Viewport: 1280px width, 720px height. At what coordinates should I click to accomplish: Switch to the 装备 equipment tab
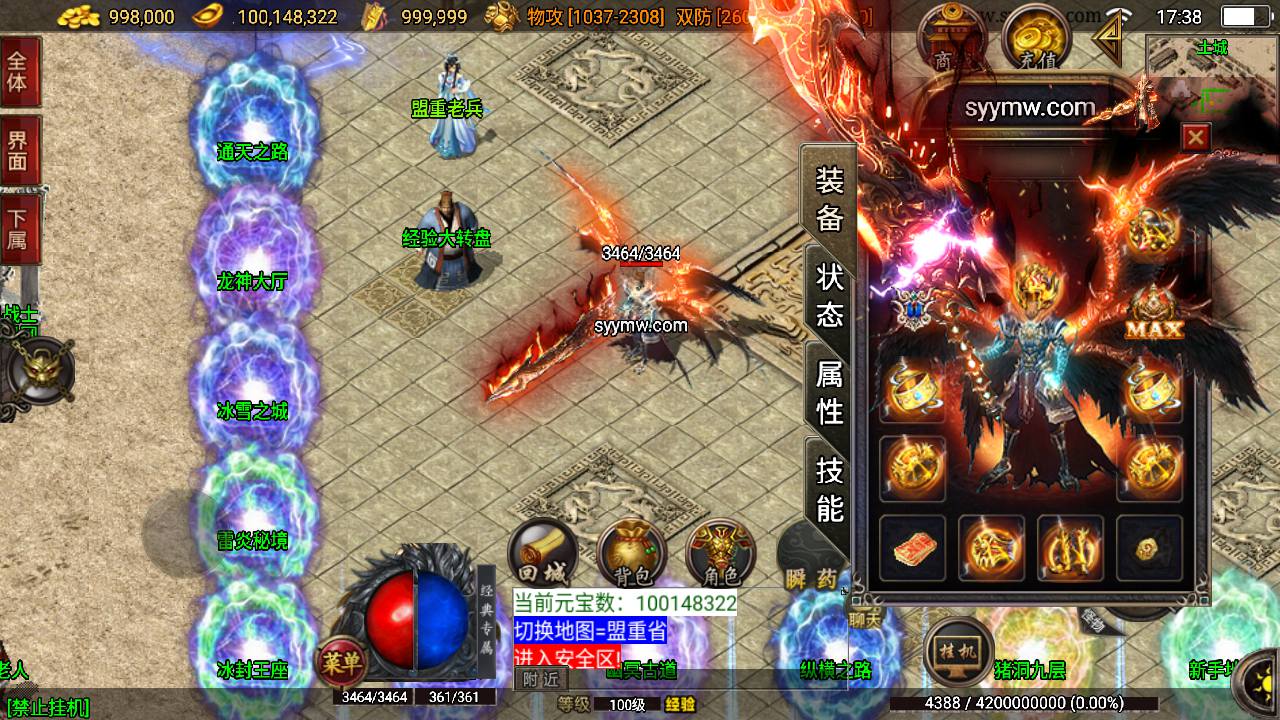[x=830, y=199]
